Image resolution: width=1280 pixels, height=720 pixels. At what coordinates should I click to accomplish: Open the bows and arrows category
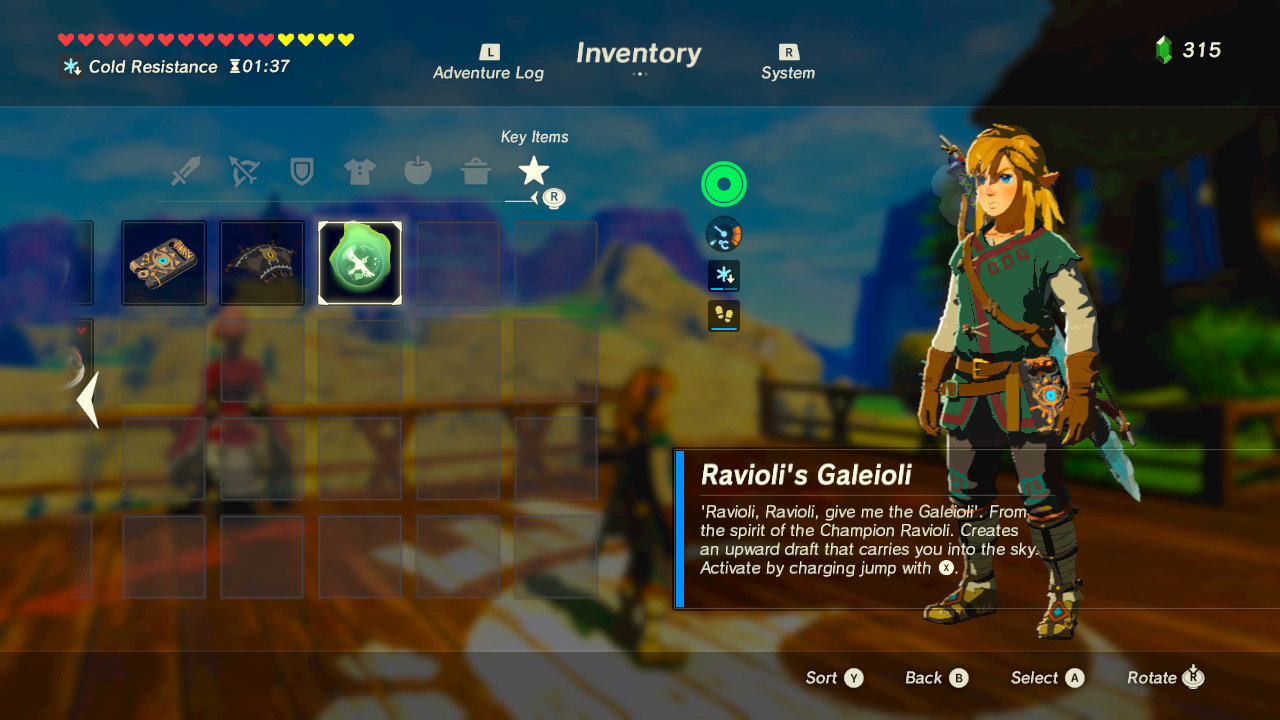click(x=244, y=170)
